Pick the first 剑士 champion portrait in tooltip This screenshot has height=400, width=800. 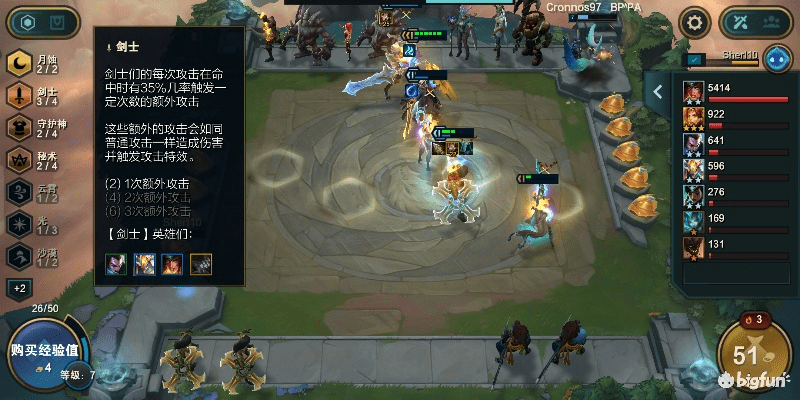[118, 263]
